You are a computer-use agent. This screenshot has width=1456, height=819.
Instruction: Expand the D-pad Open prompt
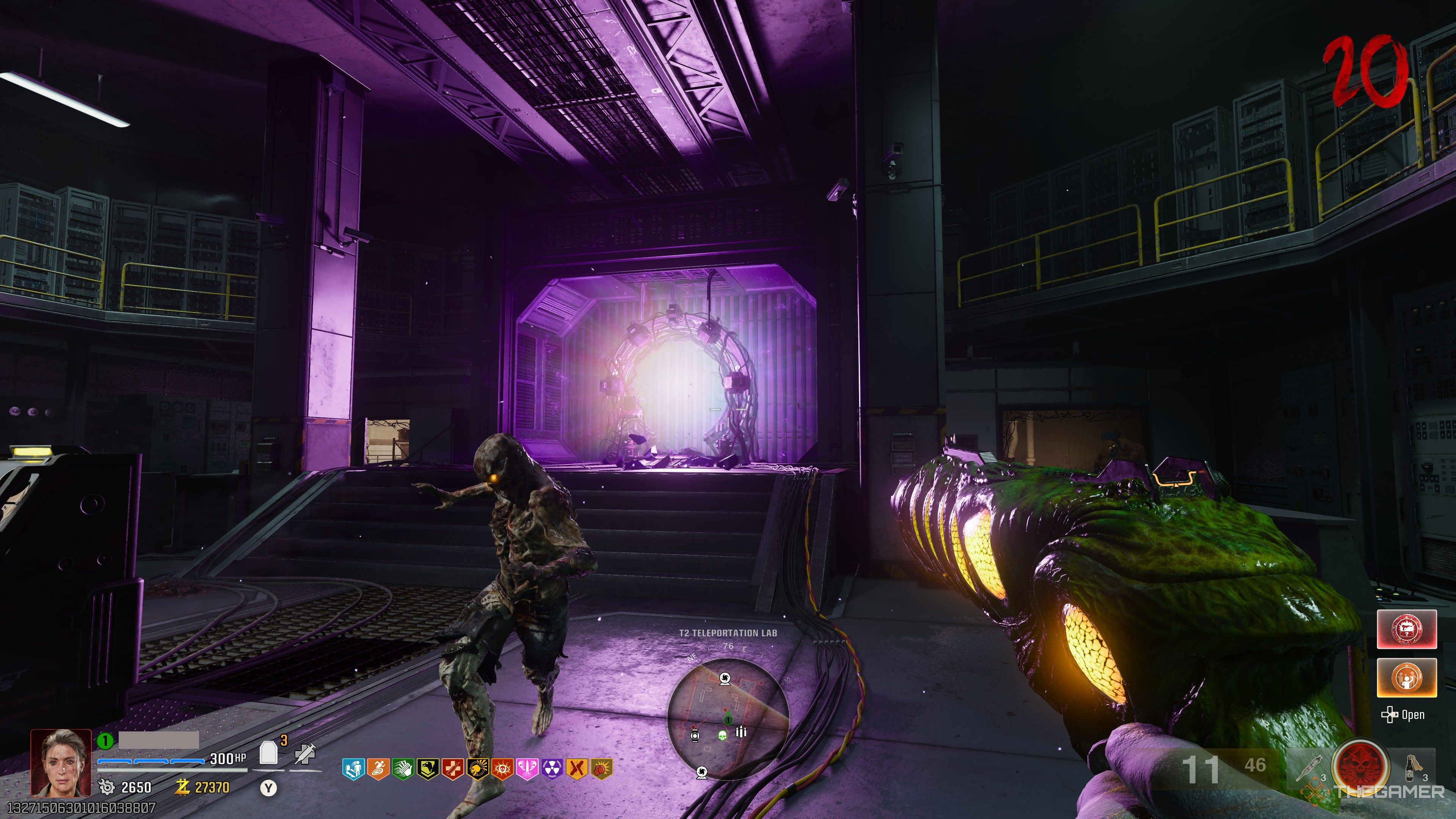(x=1403, y=714)
